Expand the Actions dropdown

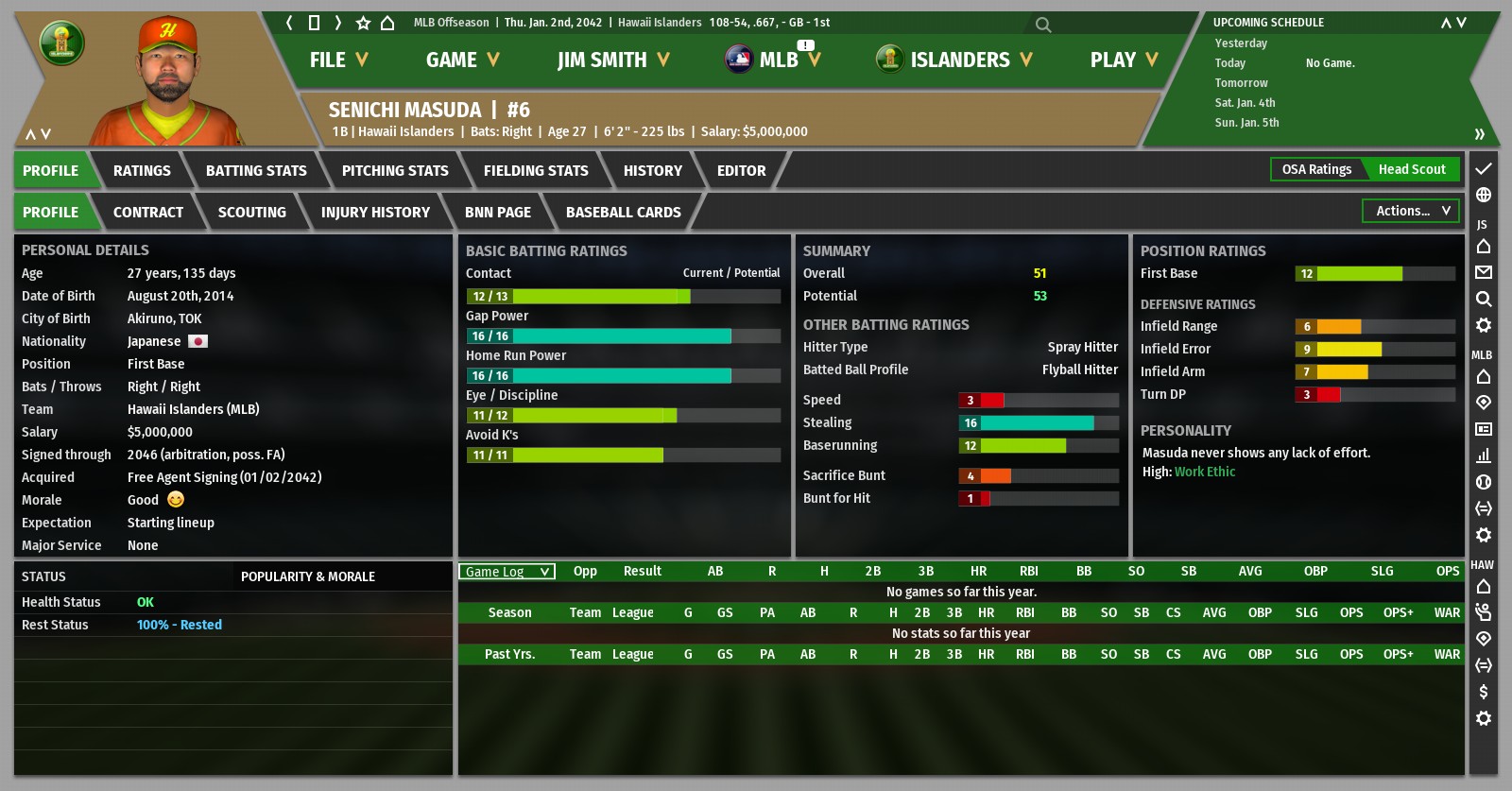pos(1411,211)
